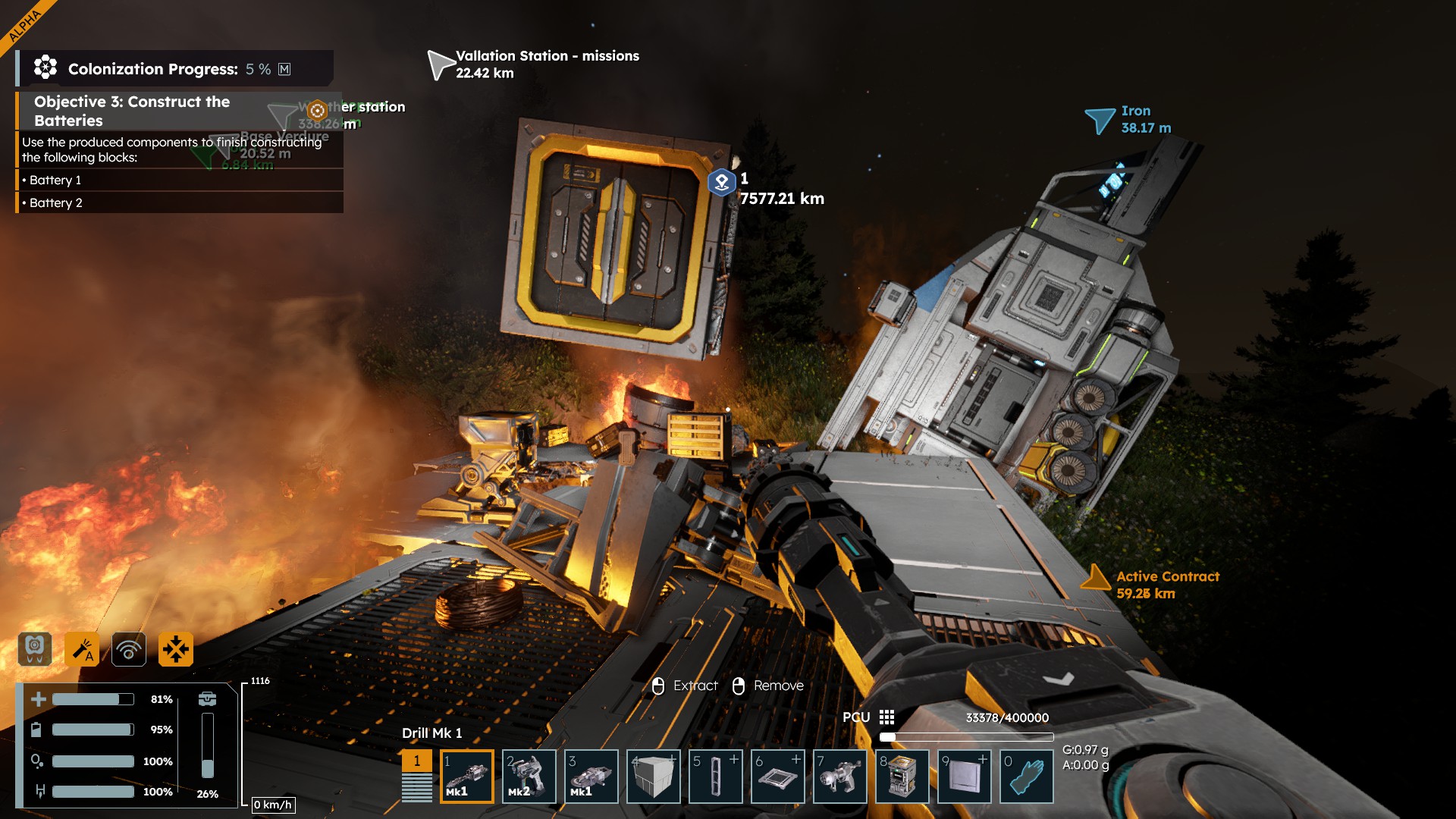This screenshot has height=819, width=1456.
Task: Select the flat plate block in slot 9
Action: 965,776
